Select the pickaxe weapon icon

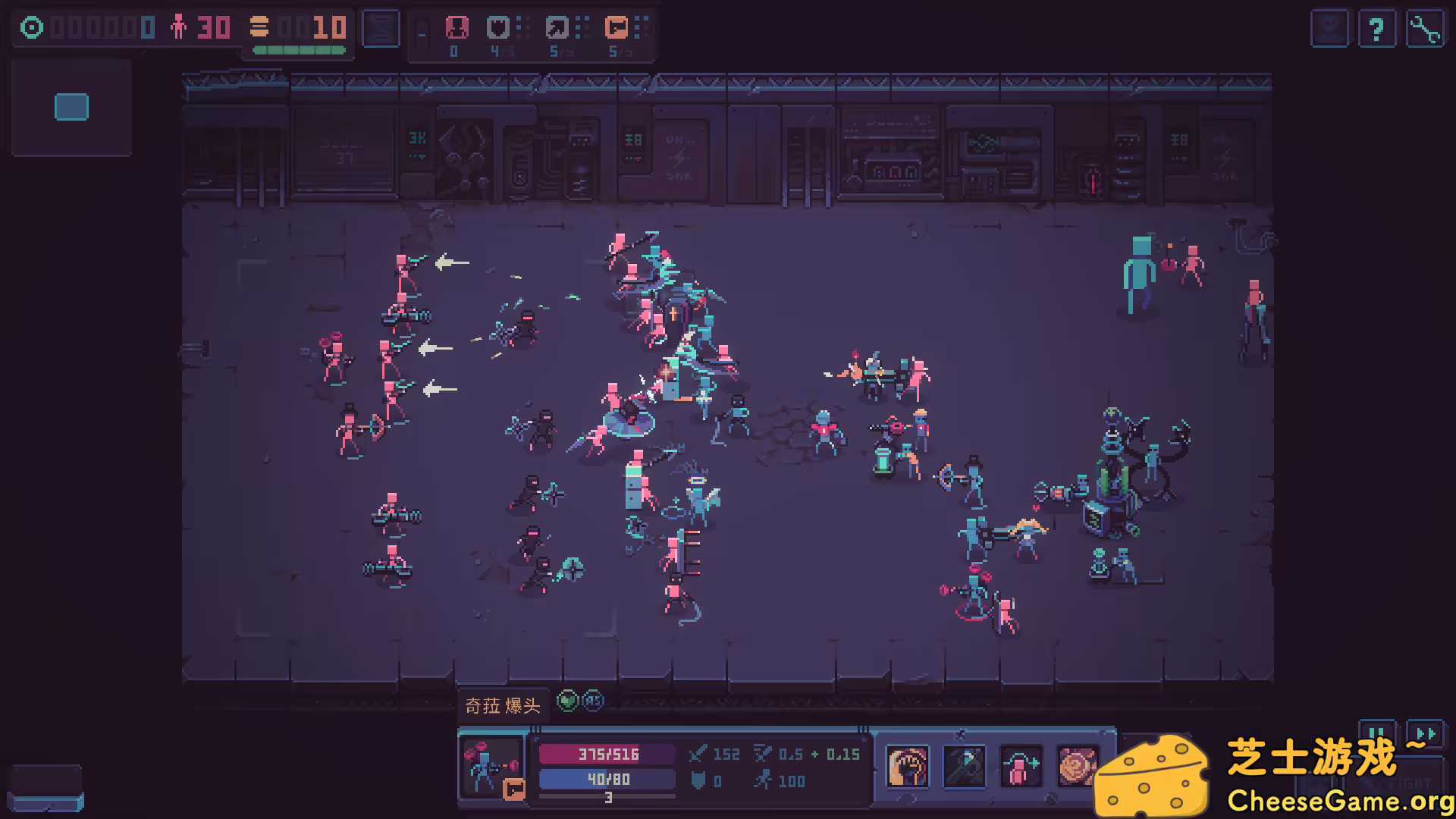(964, 768)
